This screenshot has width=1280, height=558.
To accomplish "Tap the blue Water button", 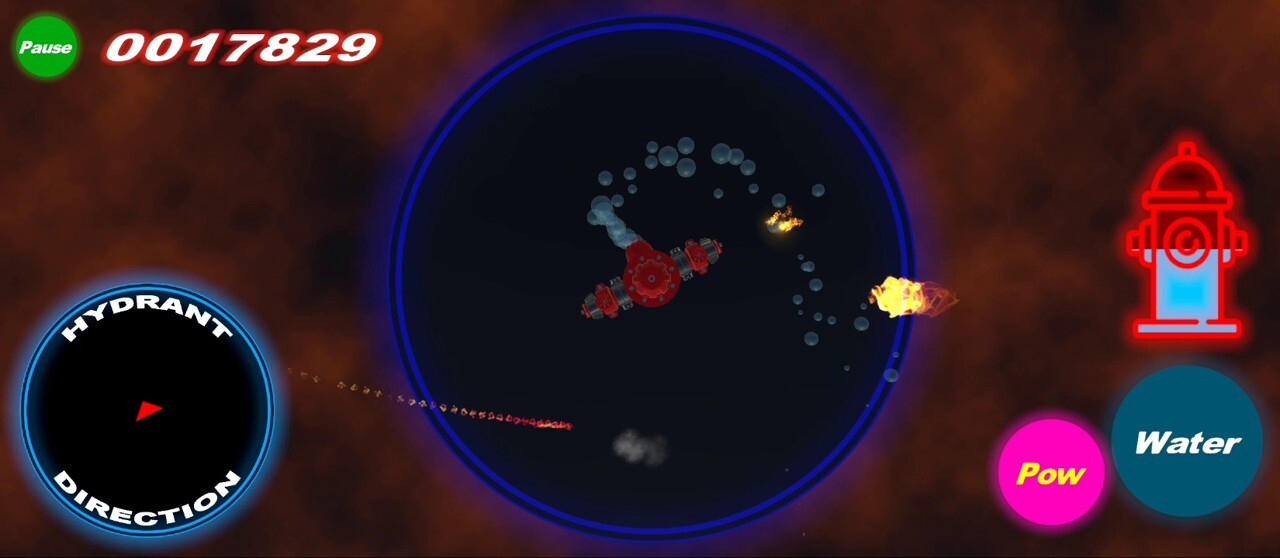I will coord(1187,442).
